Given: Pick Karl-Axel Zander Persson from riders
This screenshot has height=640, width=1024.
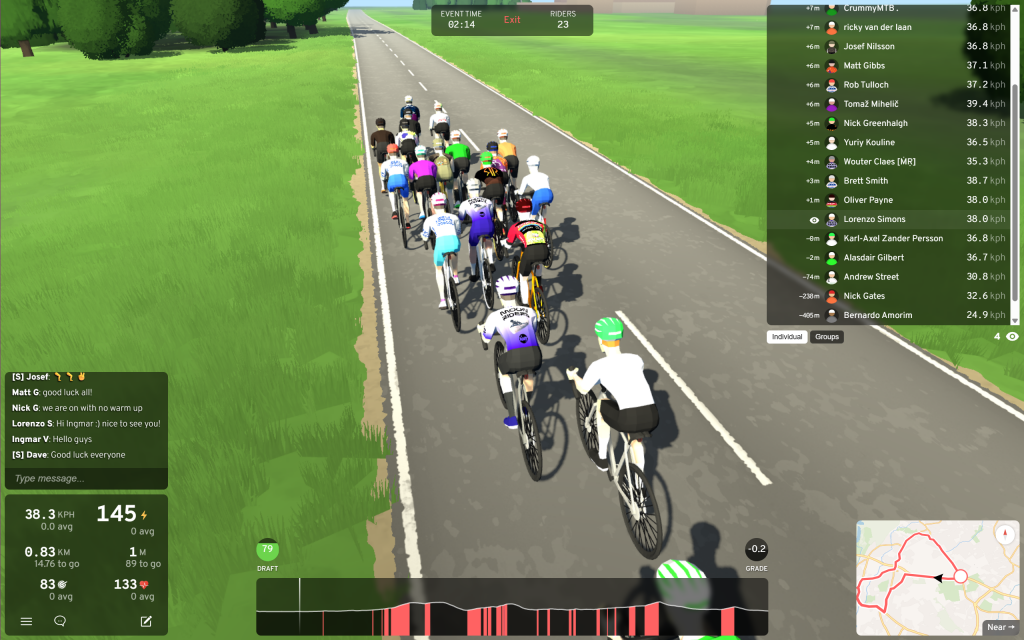Looking at the screenshot, I should click(892, 238).
